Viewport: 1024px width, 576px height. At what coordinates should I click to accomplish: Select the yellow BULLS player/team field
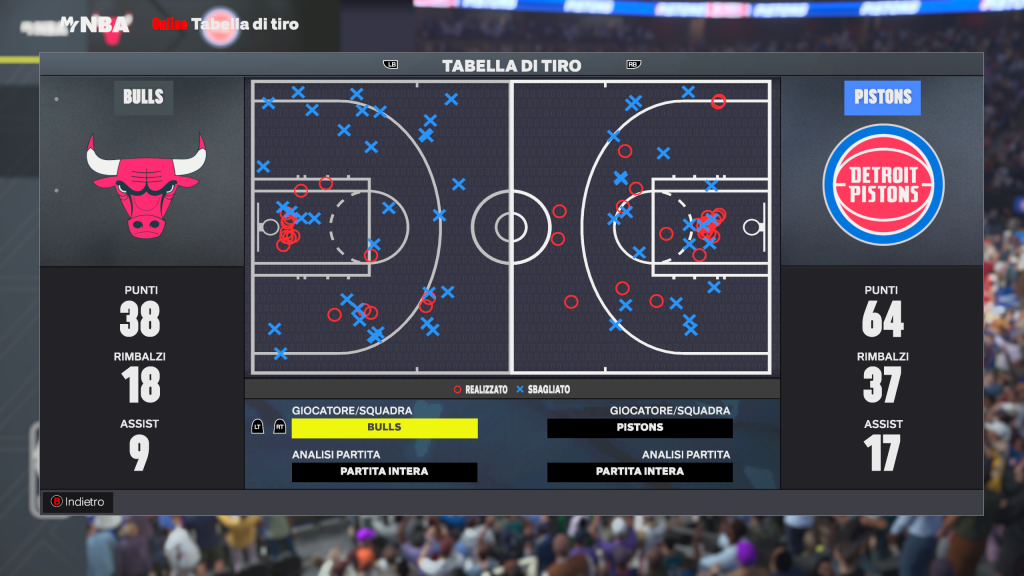click(384, 427)
